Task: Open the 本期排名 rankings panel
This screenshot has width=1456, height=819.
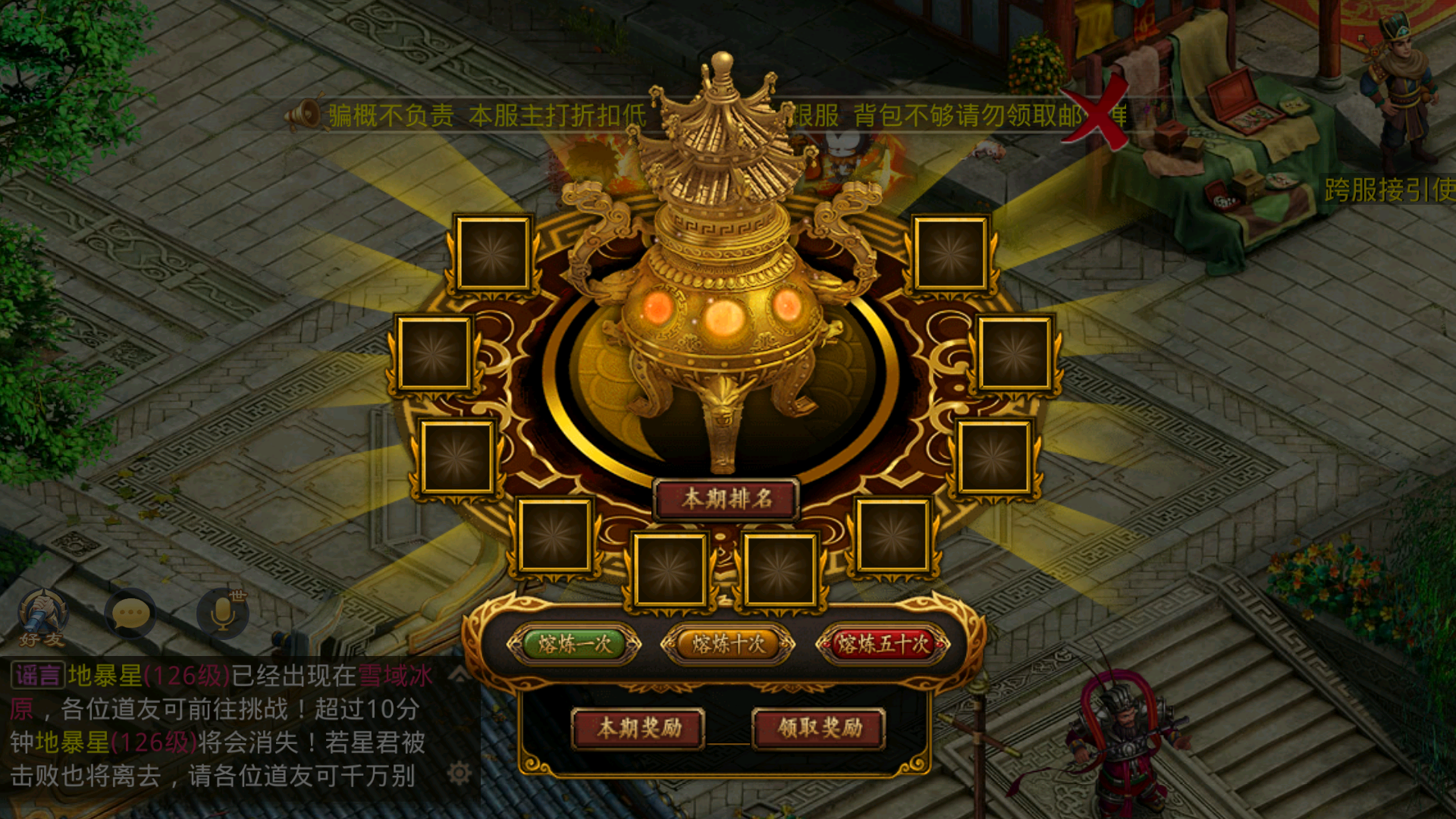Action: point(726,500)
